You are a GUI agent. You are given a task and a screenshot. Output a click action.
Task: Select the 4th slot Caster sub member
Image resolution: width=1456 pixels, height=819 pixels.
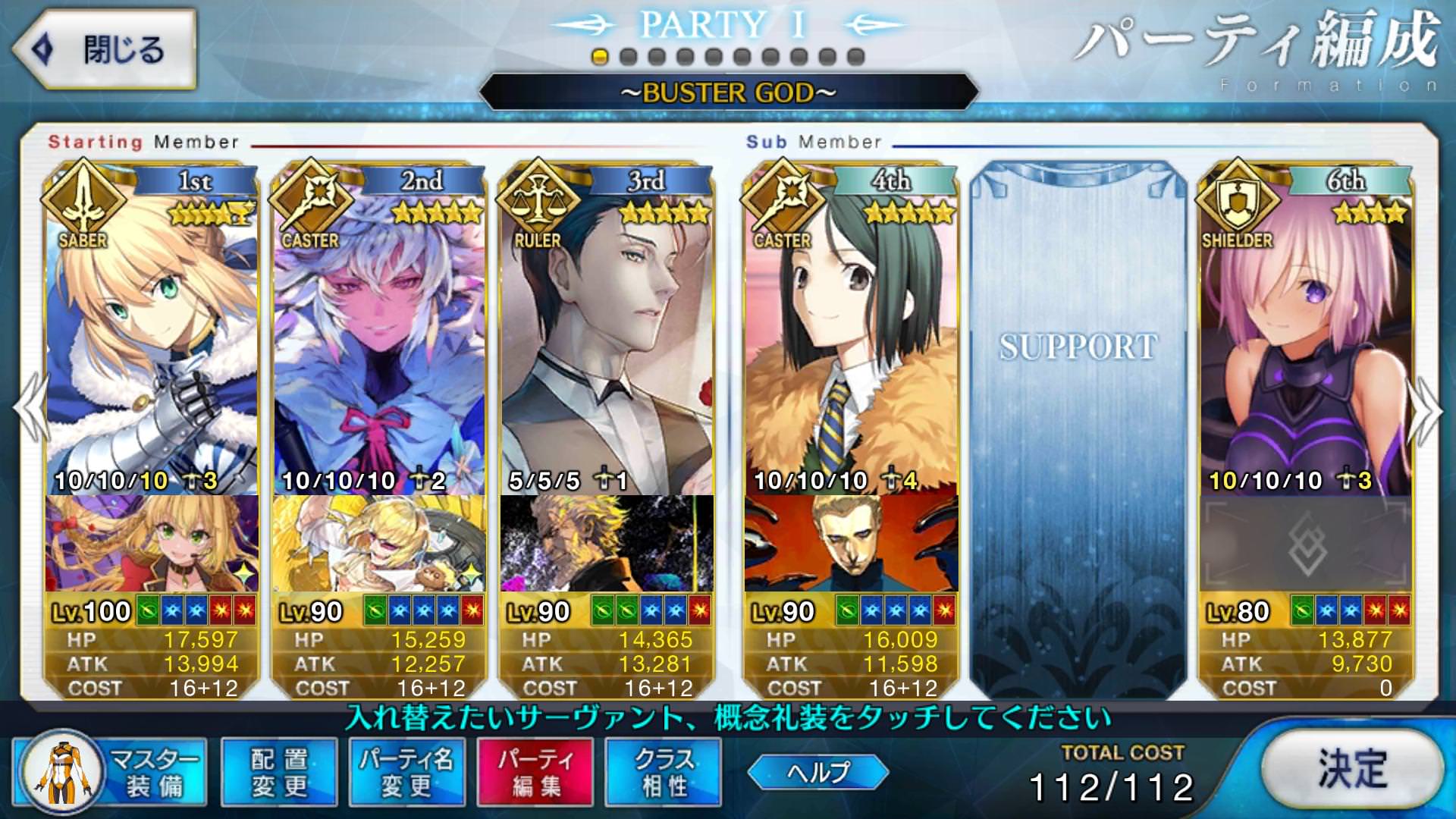tap(851, 334)
